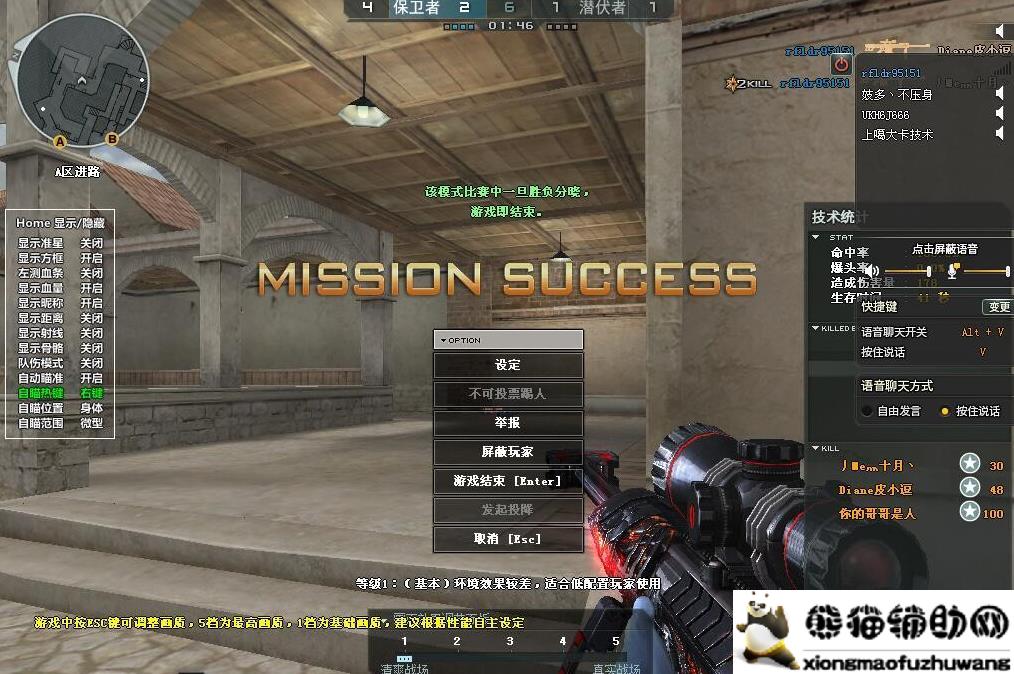Cancel the option menu with 取消
The image size is (1014, 674).
click(x=508, y=539)
